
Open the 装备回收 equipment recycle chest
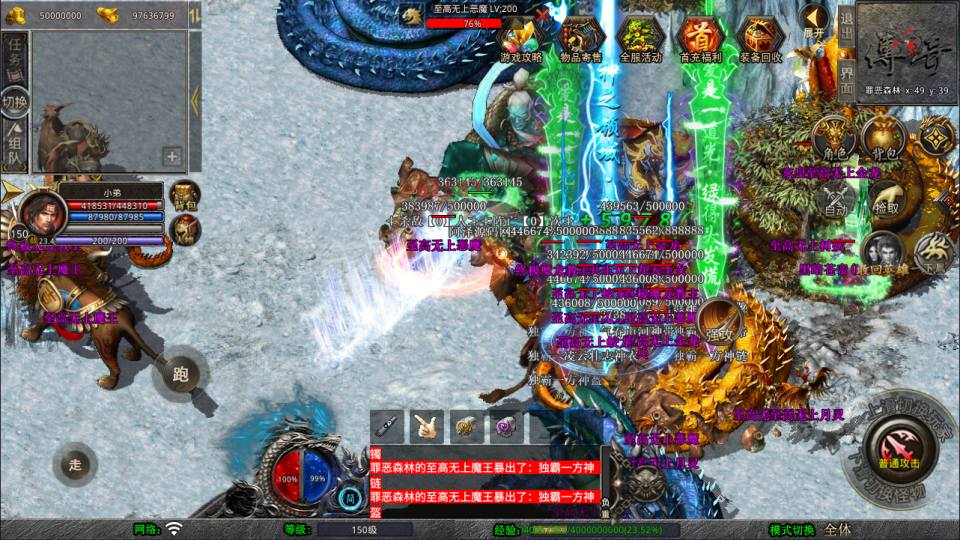click(760, 36)
